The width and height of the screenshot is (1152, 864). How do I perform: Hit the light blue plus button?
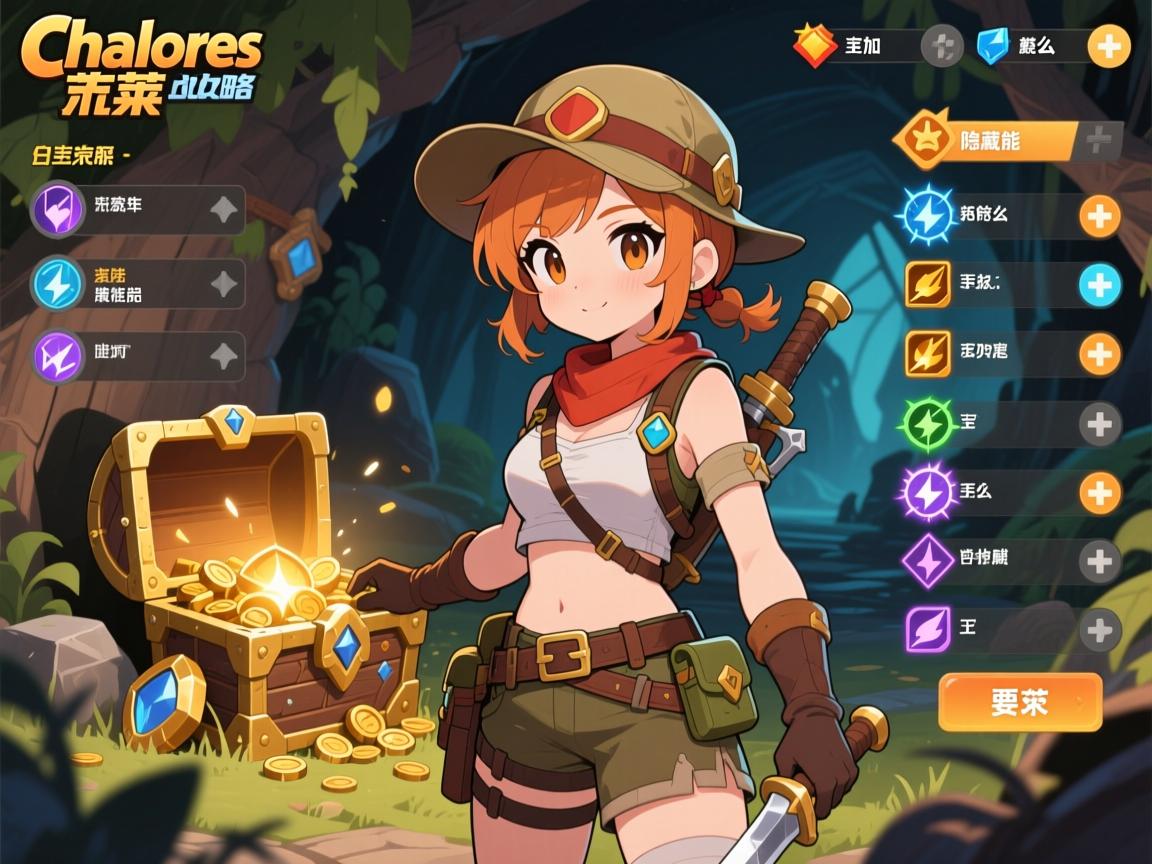coord(1100,286)
